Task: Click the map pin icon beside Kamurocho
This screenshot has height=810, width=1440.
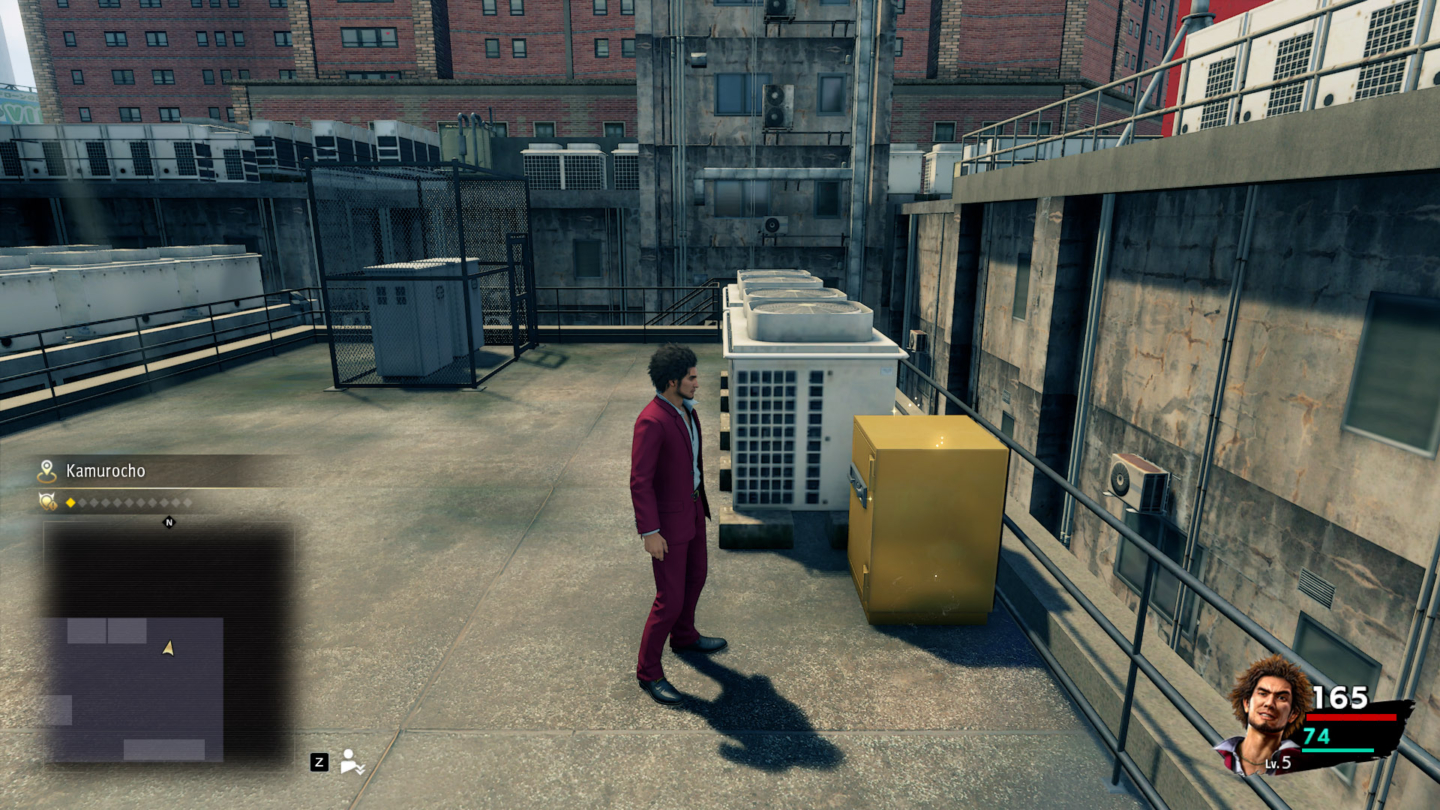Action: (x=47, y=471)
